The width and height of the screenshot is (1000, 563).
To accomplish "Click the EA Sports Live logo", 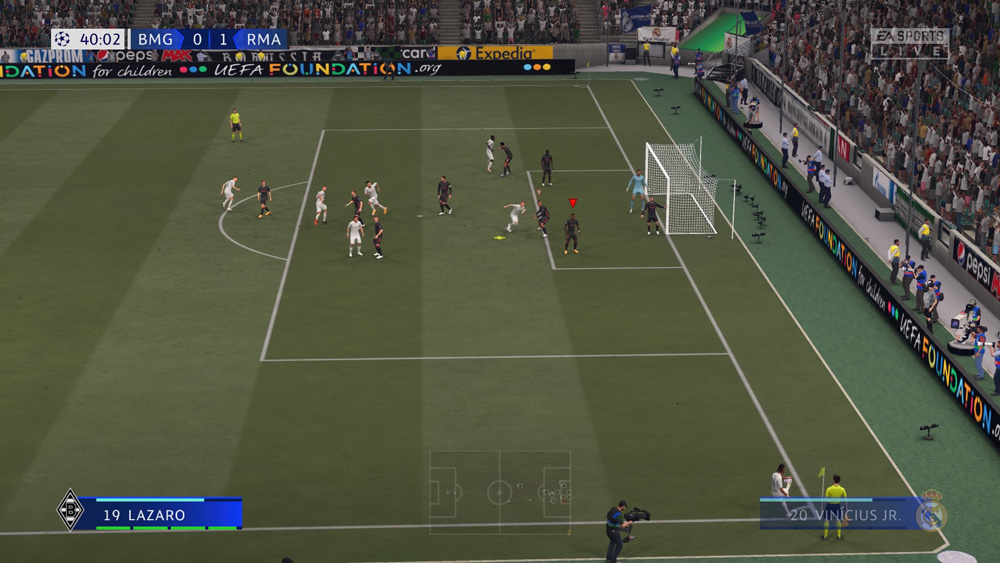I will pyautogui.click(x=909, y=42).
